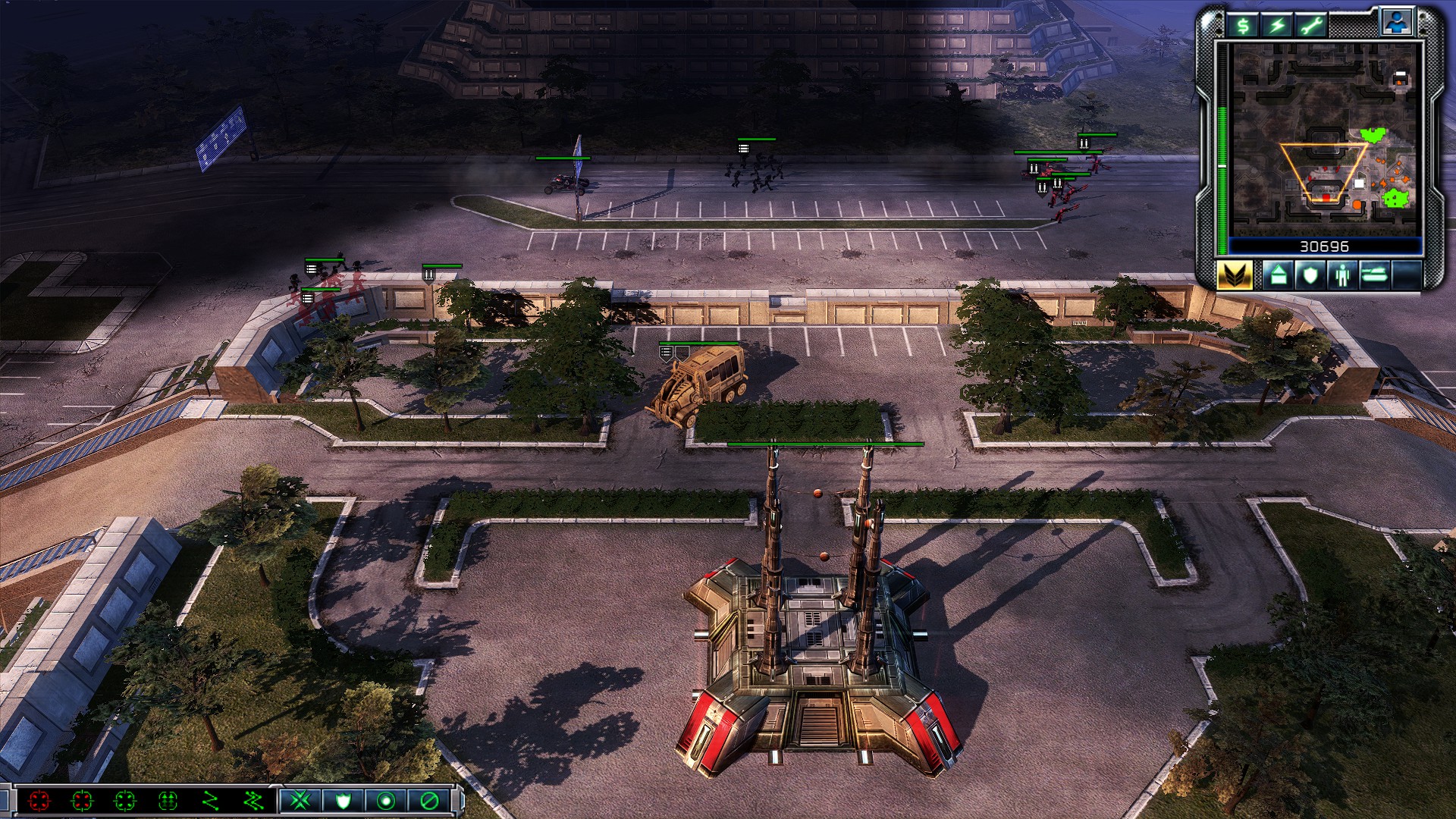Select the double zigzag waypoint command

253,801
